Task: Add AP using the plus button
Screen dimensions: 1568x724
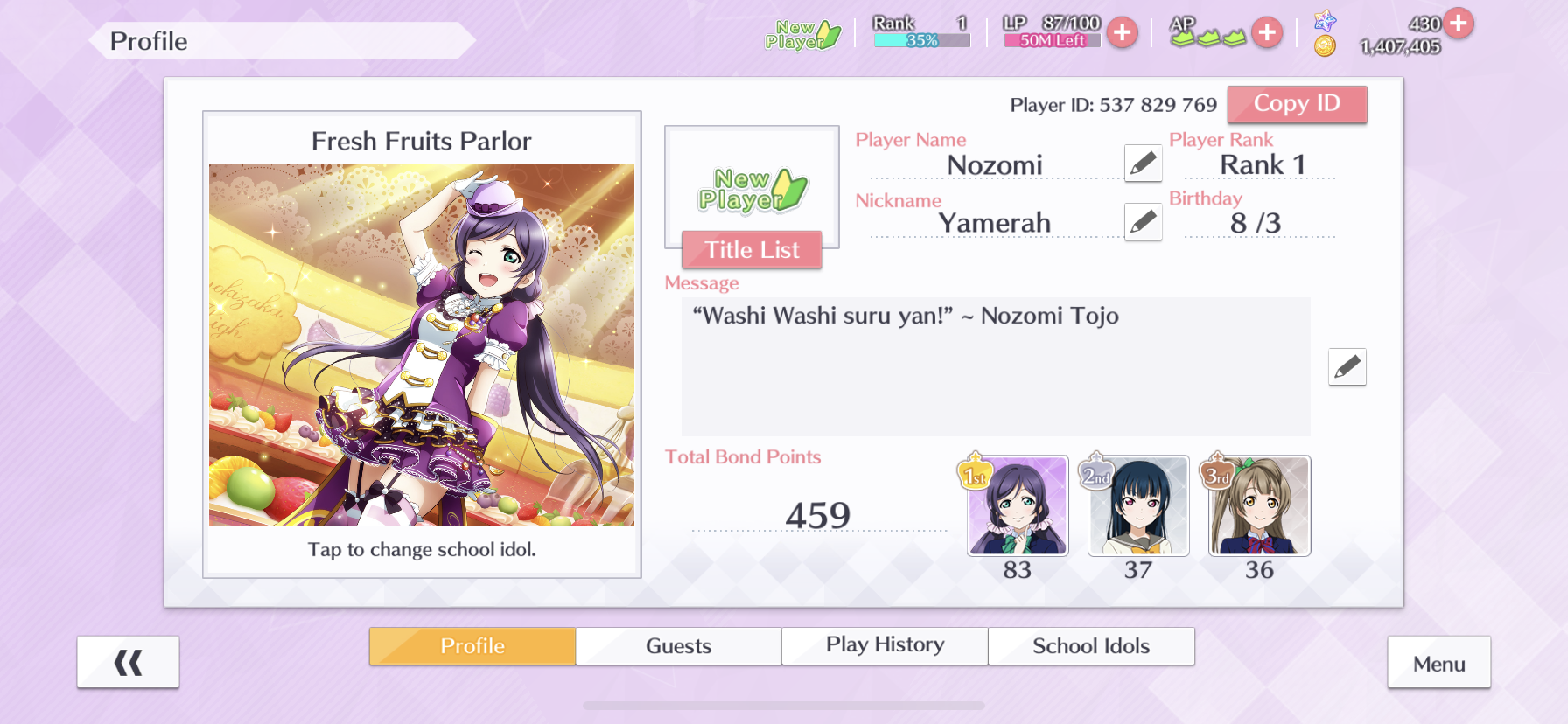Action: 1266,33
